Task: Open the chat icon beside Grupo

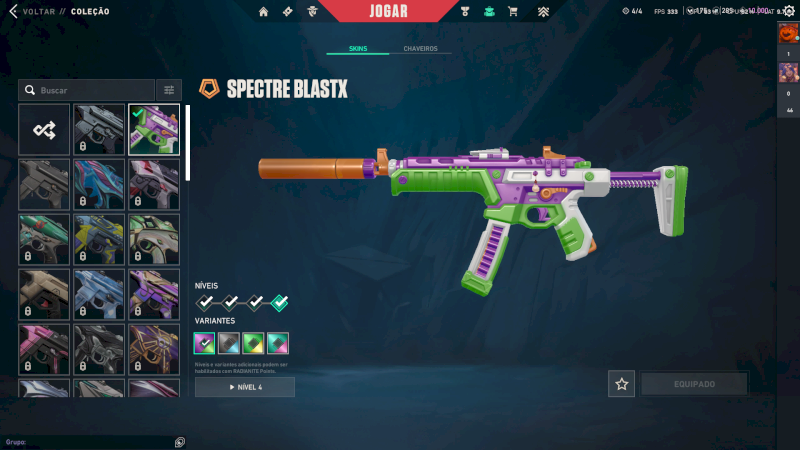Action: pos(180,441)
